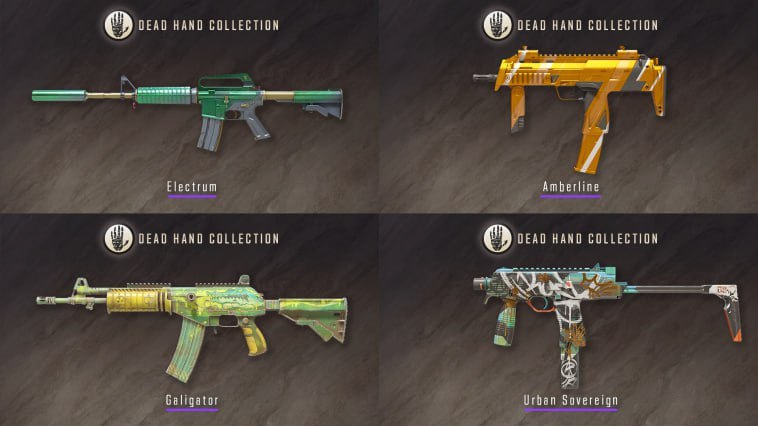Open the Galigator rifle skin tile
This screenshot has height=426, width=758.
(x=189, y=320)
